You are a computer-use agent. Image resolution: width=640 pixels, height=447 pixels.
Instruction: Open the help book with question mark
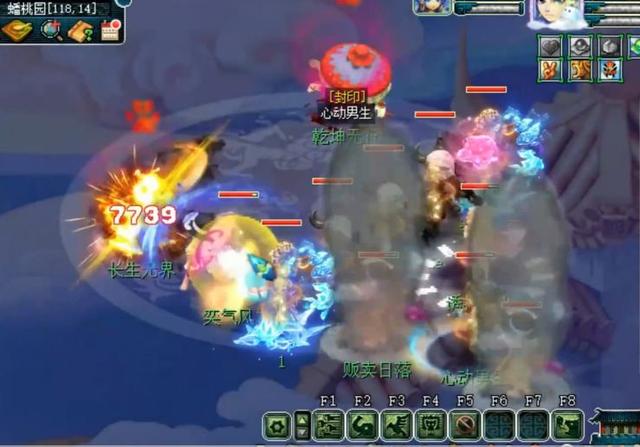click(x=80, y=30)
